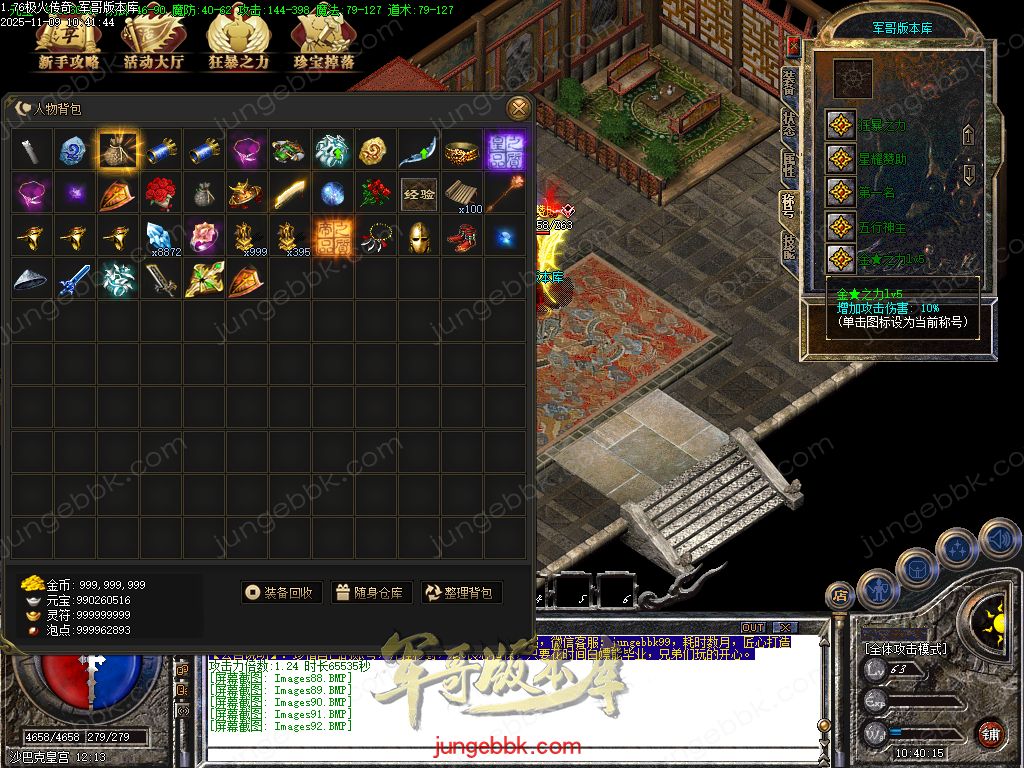Click the 装备回收 equipment recycle button

pos(281,593)
